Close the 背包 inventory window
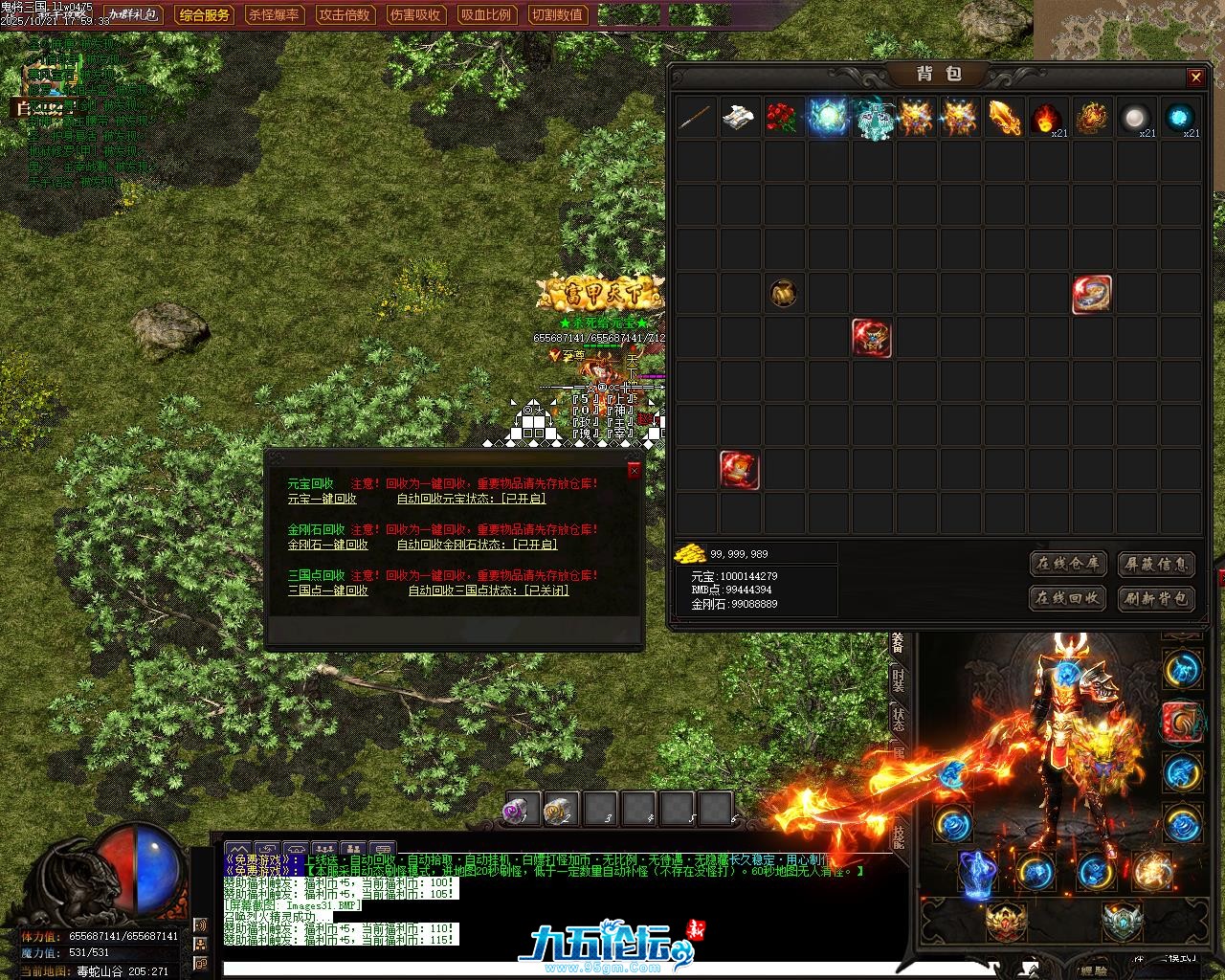 coord(1195,78)
